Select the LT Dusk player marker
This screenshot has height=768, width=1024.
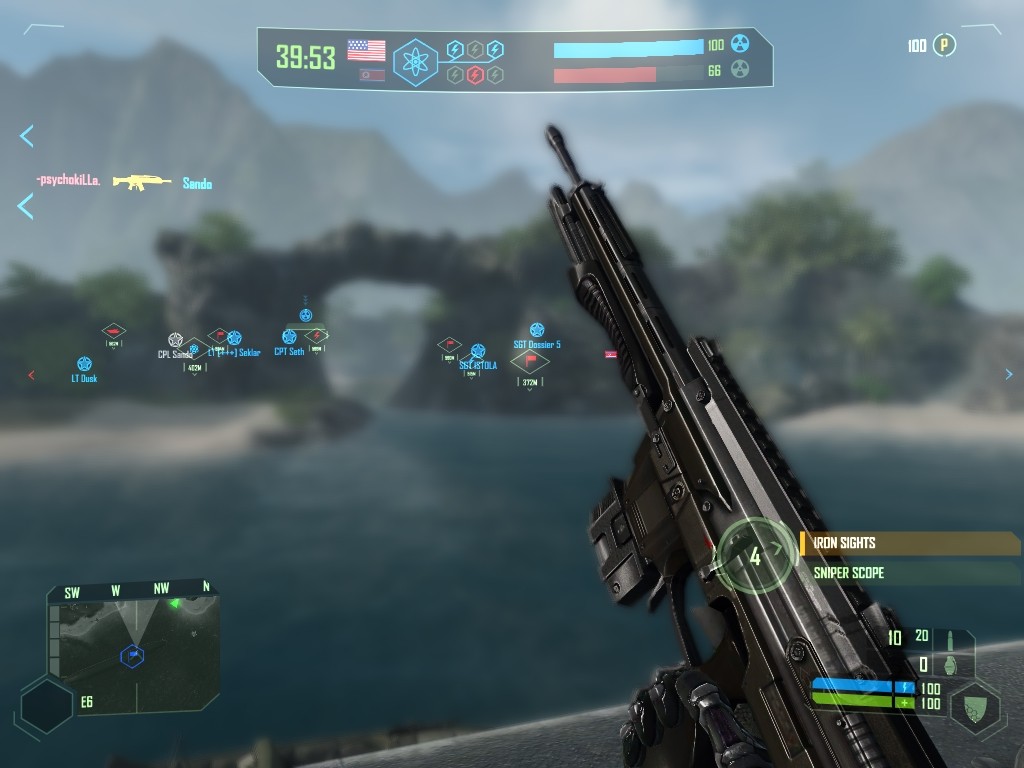coord(84,364)
